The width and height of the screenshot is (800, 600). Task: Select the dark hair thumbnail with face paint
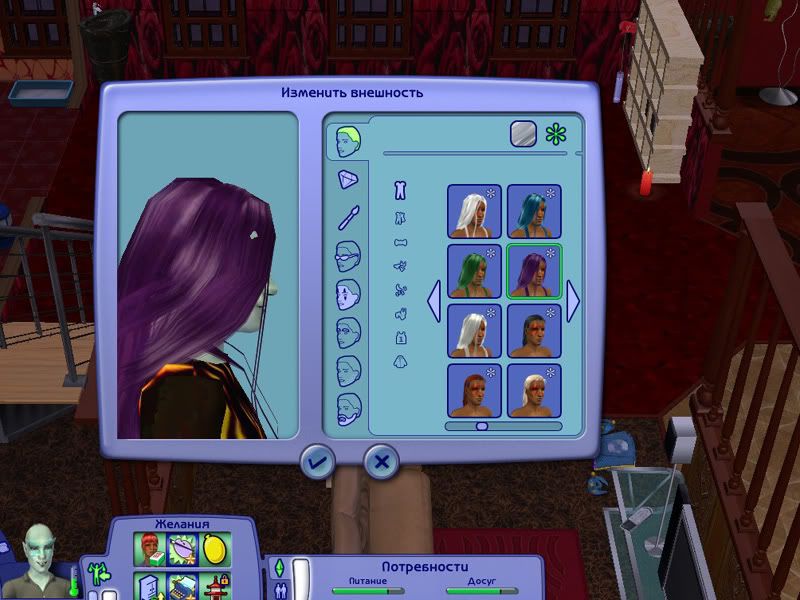(x=534, y=331)
